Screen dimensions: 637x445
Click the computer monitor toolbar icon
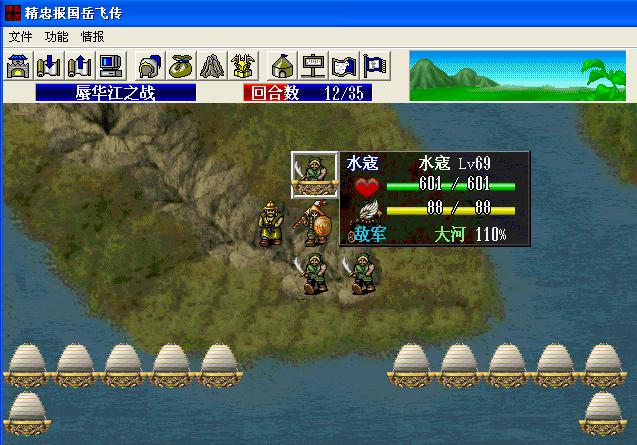point(109,66)
